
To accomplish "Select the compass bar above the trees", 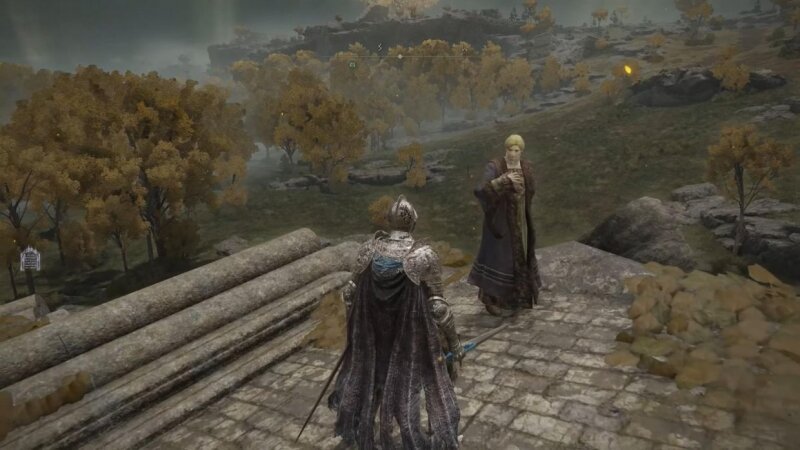I will 400,56.
